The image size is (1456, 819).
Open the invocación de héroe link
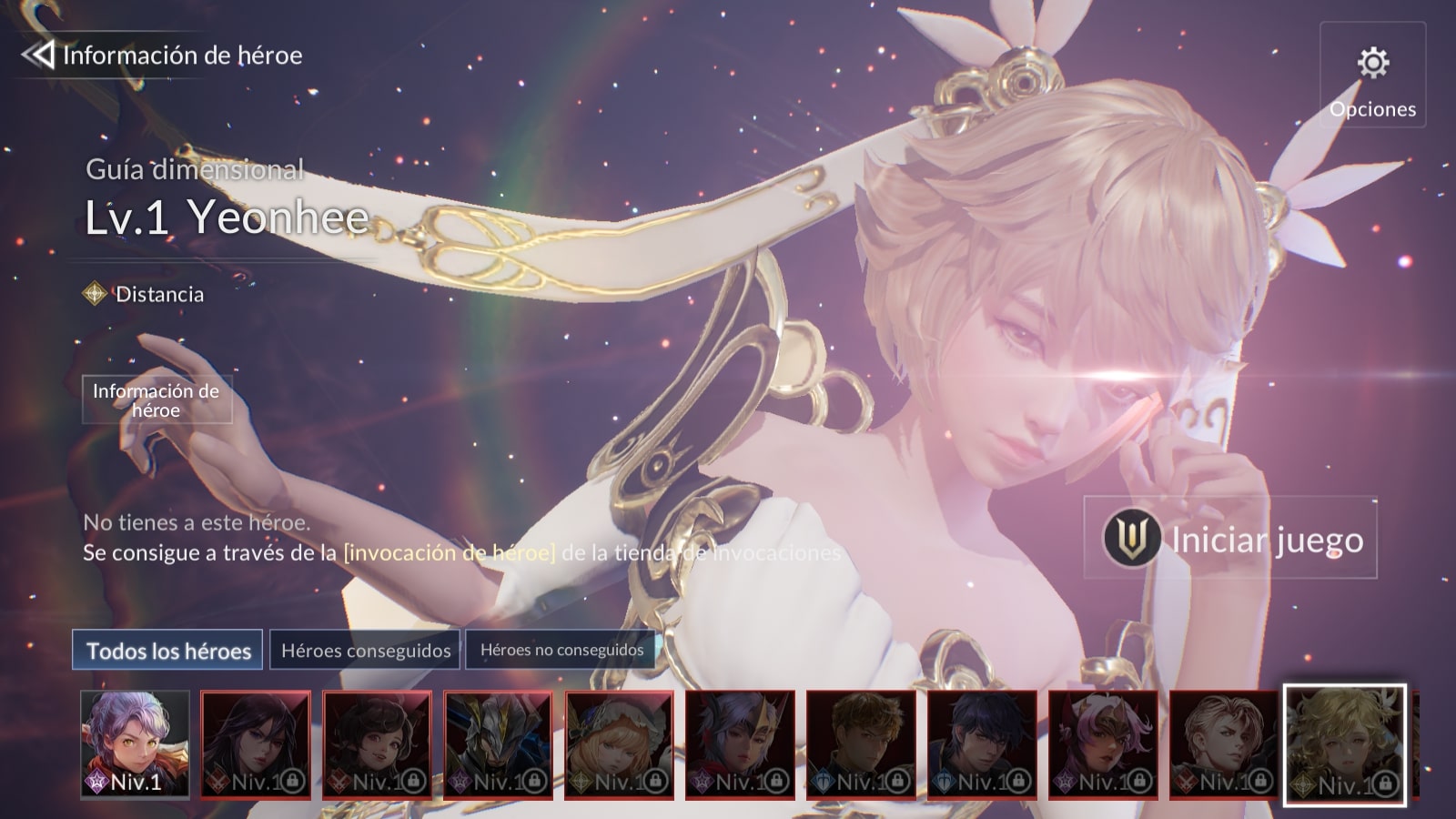point(450,552)
